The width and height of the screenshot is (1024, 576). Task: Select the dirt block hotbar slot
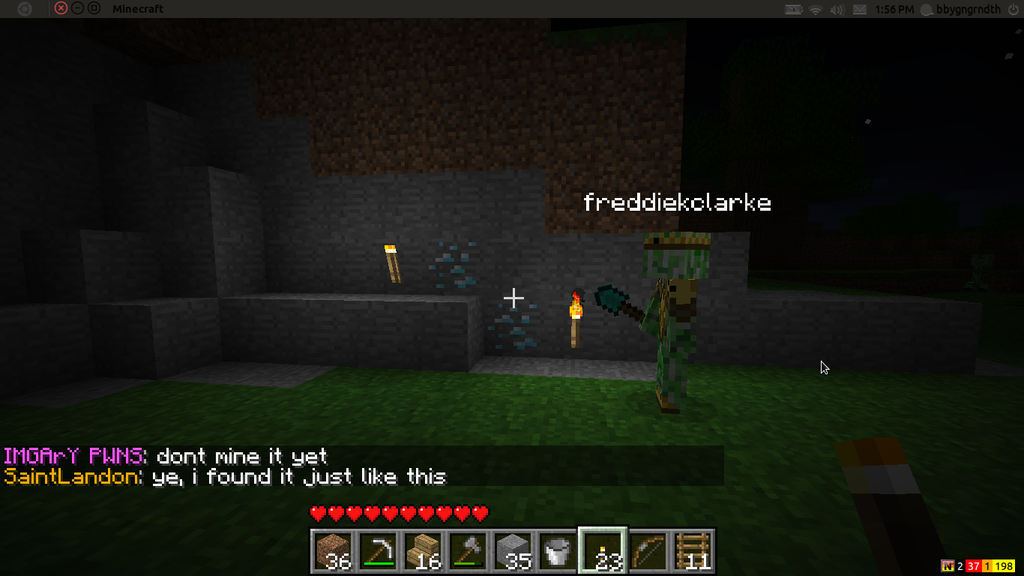pyautogui.click(x=334, y=551)
